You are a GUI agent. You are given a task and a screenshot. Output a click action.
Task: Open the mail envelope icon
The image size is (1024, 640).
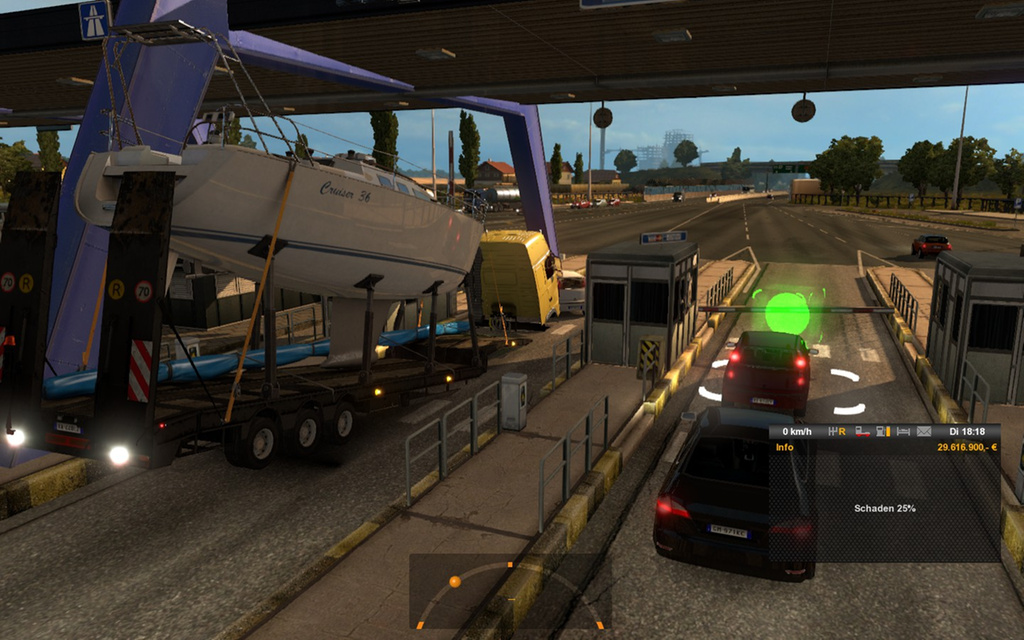coord(924,431)
